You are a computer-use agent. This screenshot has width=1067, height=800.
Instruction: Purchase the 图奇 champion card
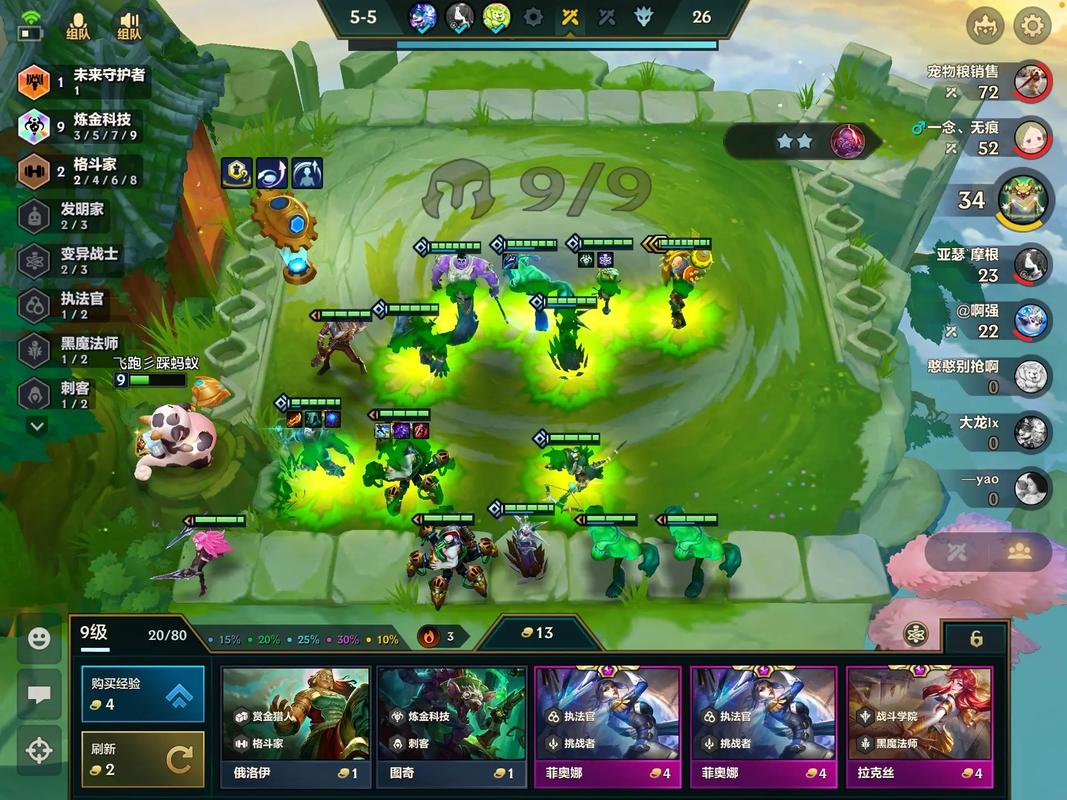pos(451,726)
